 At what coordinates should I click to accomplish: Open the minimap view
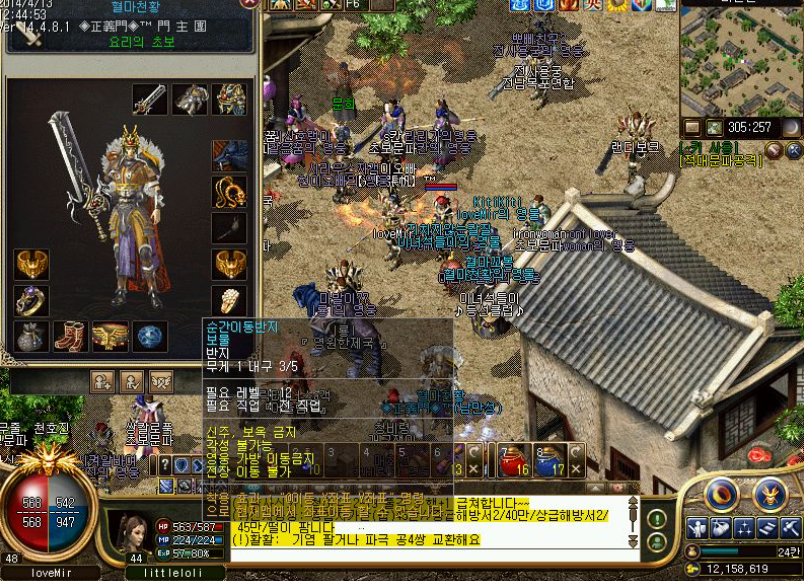[740, 60]
